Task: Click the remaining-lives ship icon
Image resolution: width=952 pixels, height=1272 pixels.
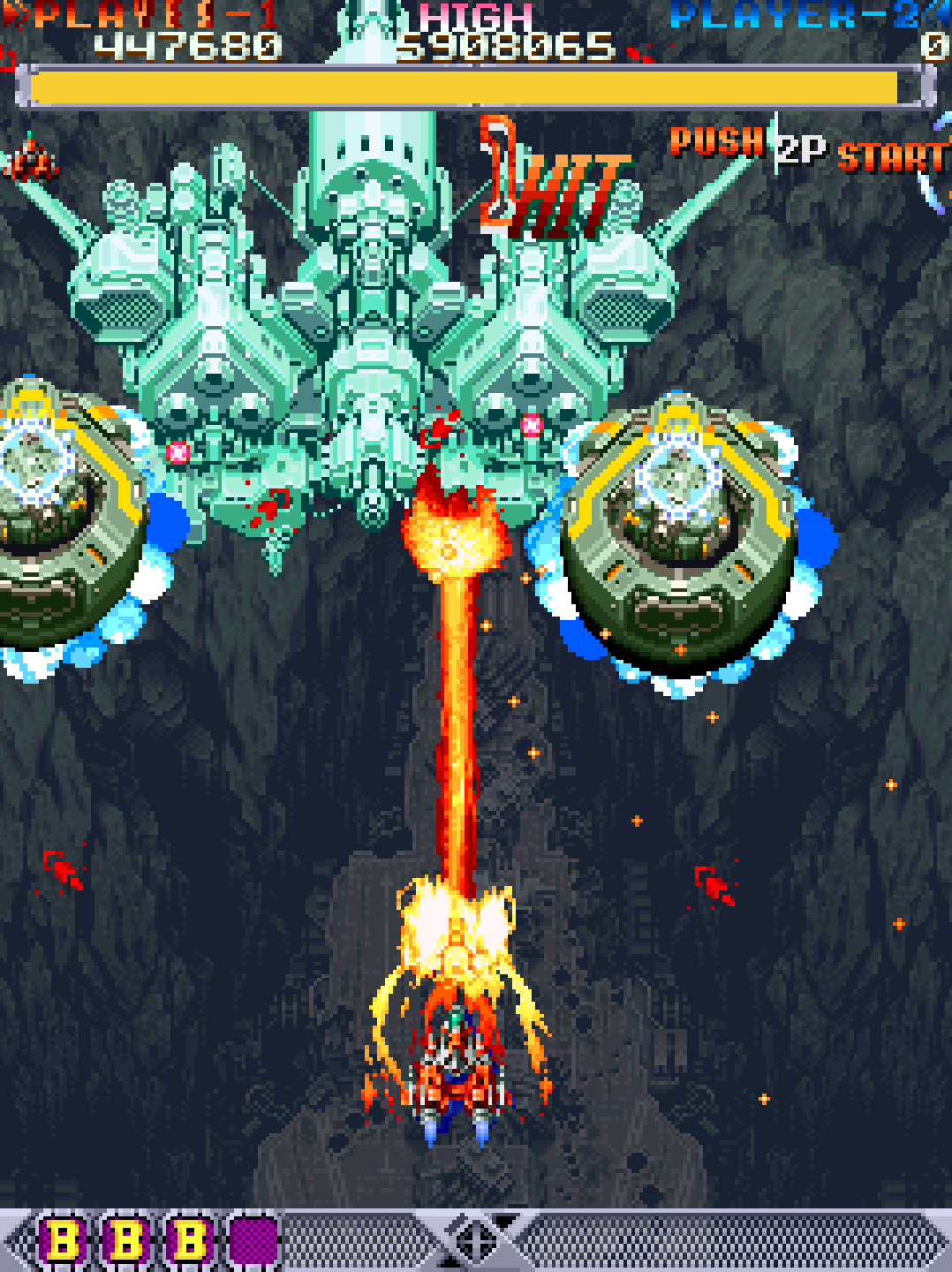Action: pos(31,159)
